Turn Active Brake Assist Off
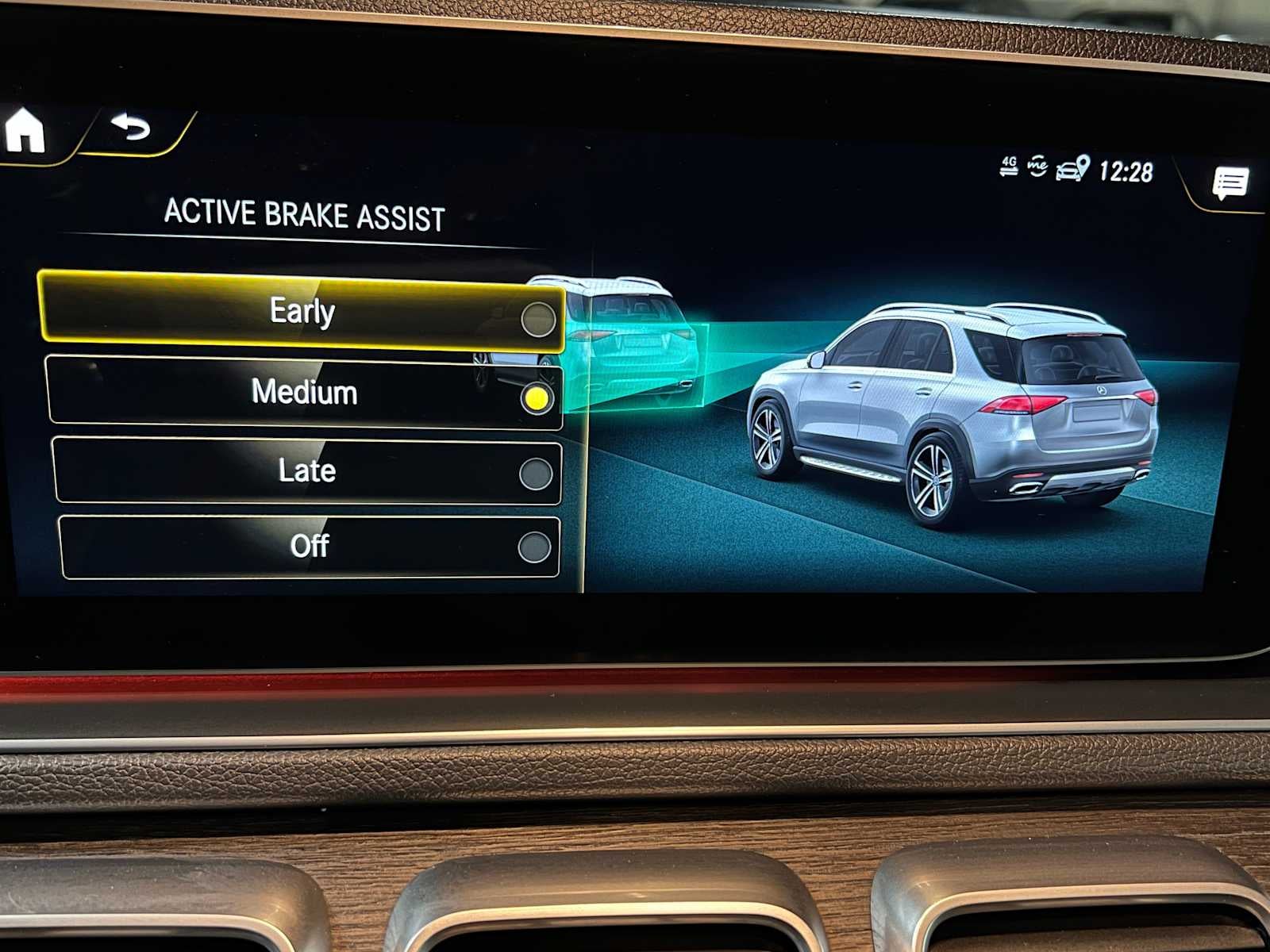The image size is (1270, 952). pos(309,547)
